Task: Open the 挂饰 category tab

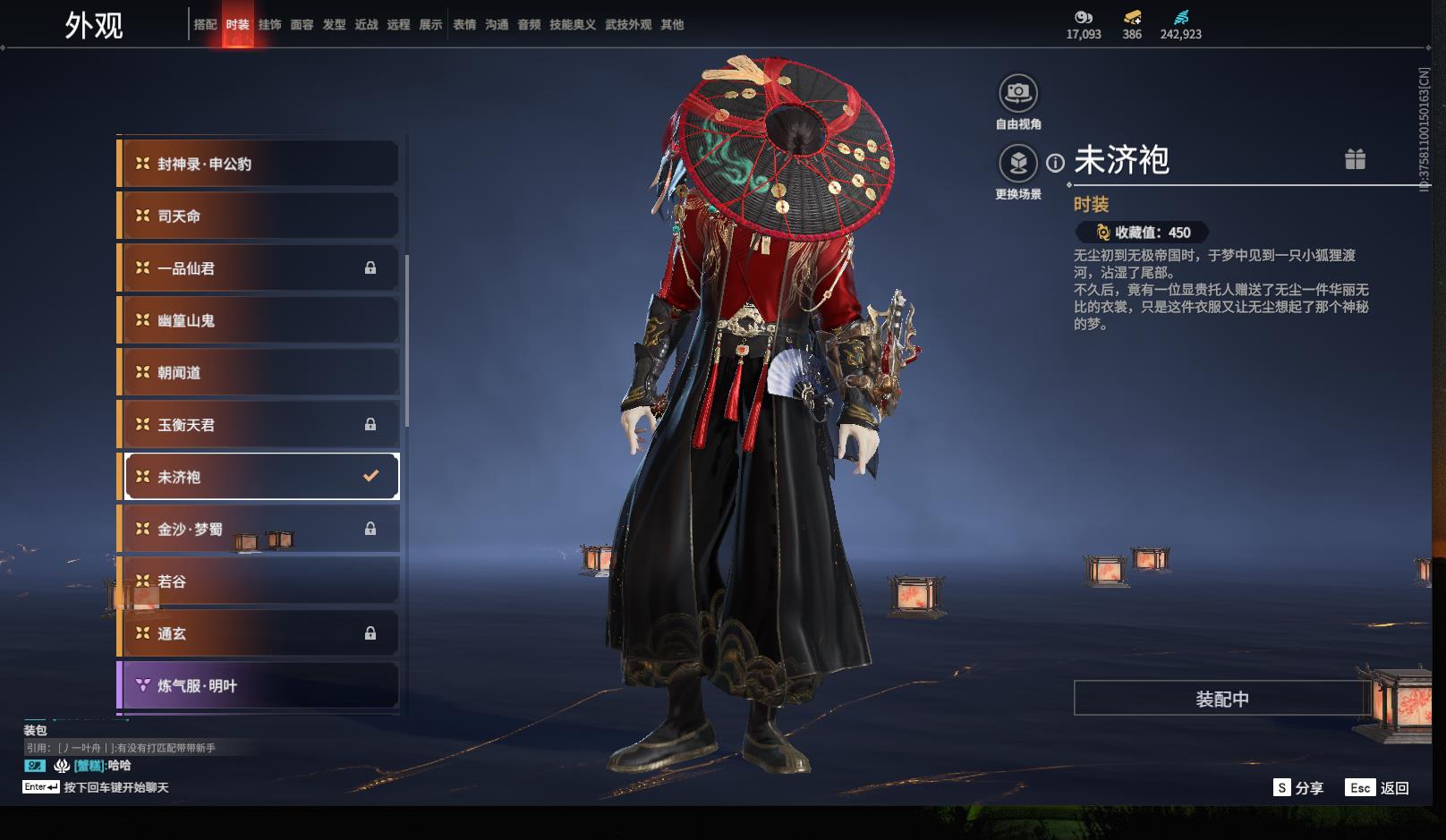Action: [269, 25]
